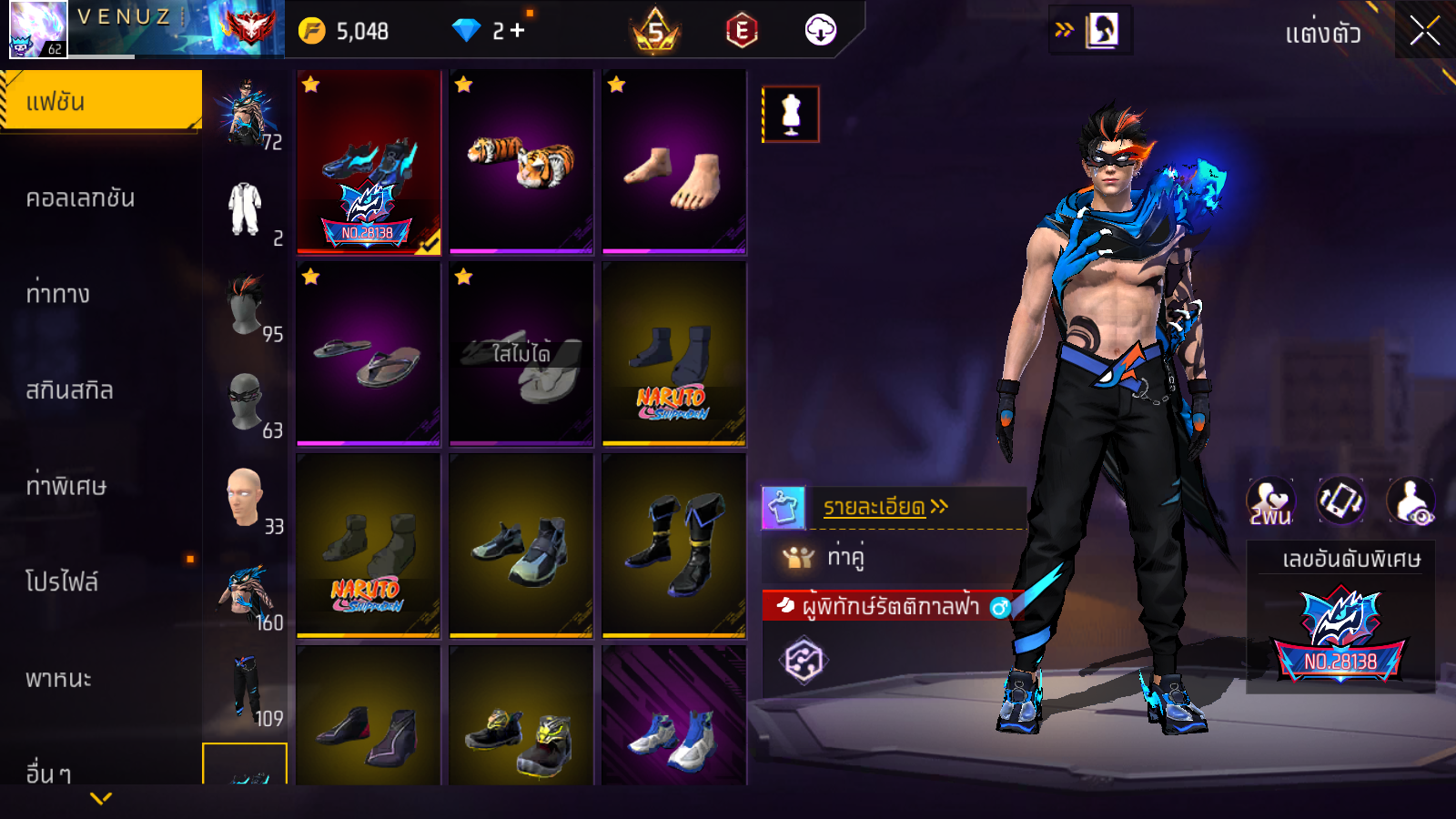Image resolution: width=1456 pixels, height=819 pixels.
Task: Choose the bare feet item
Action: 674,161
